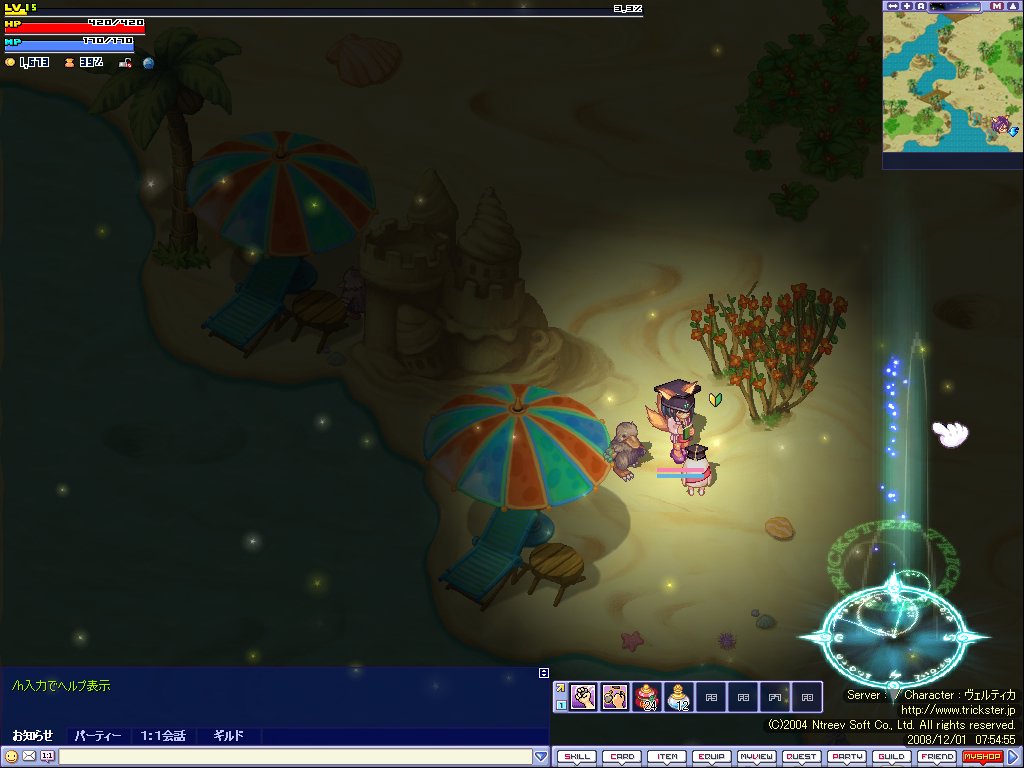This screenshot has height=768, width=1024.
Task: Open the ITEM inventory
Action: (x=667, y=757)
